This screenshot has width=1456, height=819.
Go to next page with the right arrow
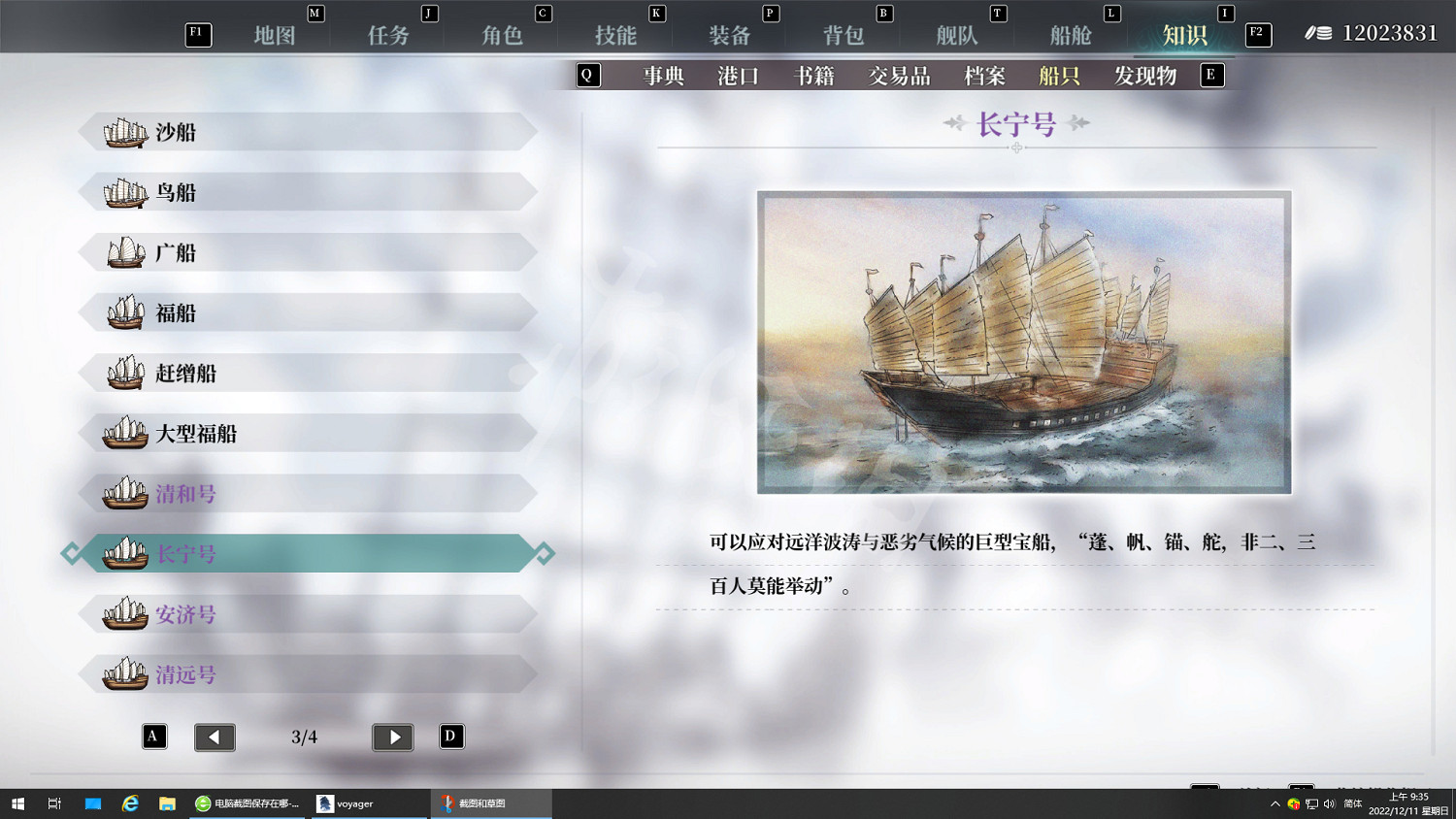coord(392,737)
